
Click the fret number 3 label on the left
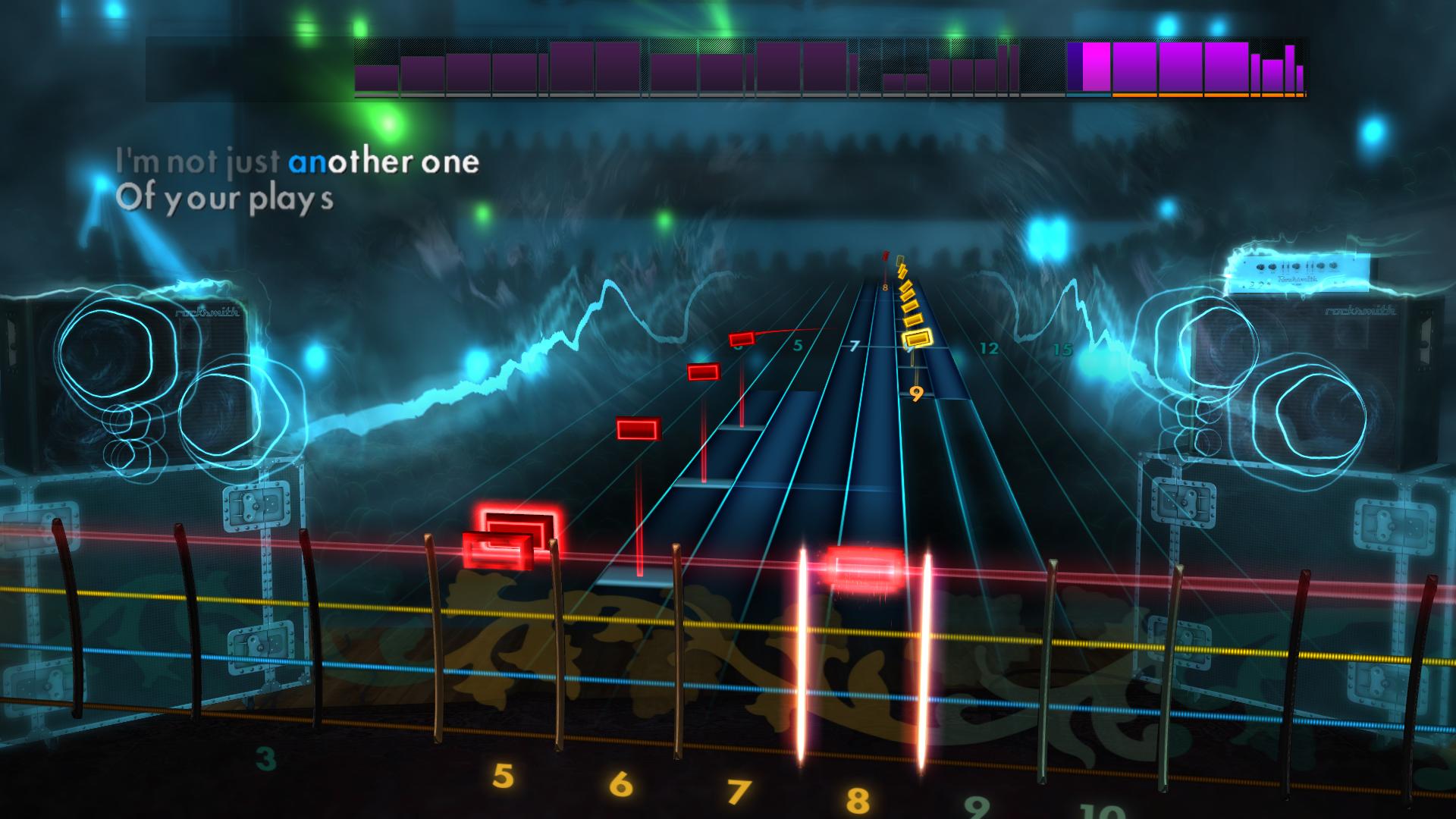pos(266,758)
